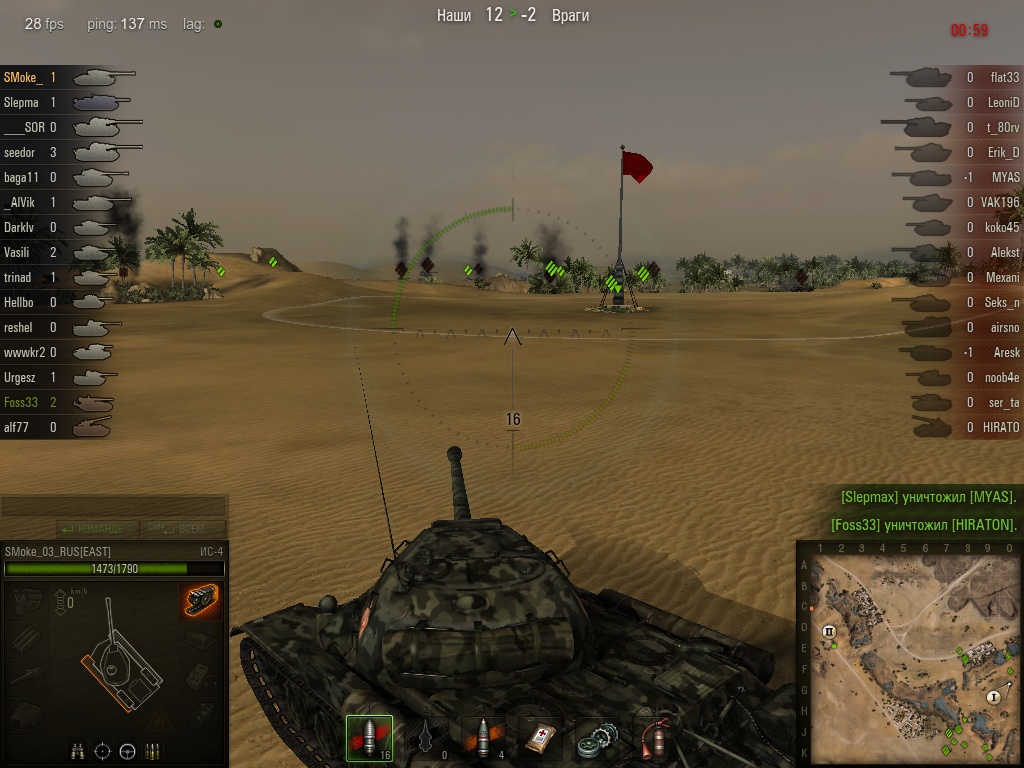The height and width of the screenshot is (768, 1024).
Task: Click the steering wheel driver icon
Action: point(128,750)
